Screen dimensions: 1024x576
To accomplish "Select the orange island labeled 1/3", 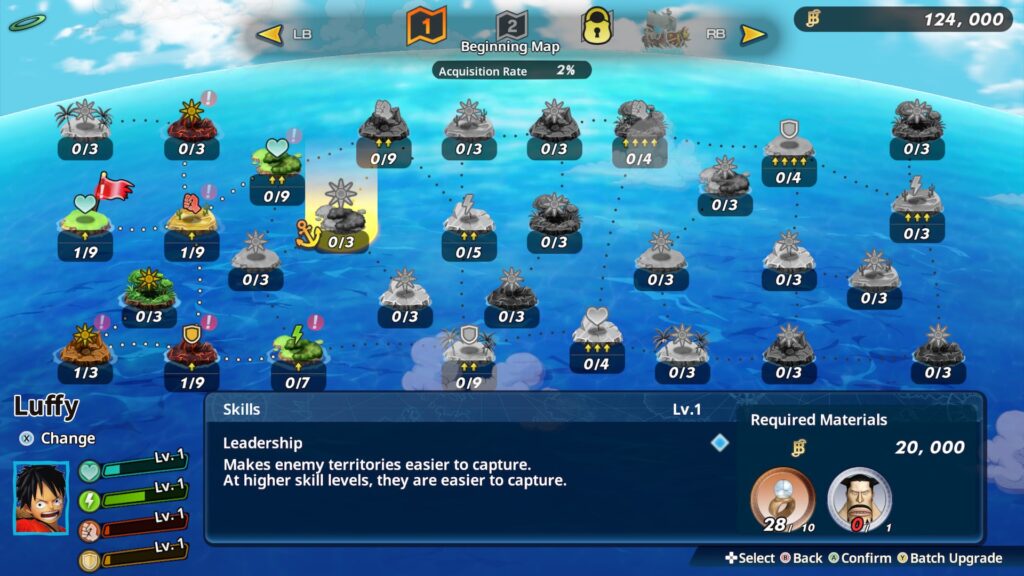I will coord(85,345).
